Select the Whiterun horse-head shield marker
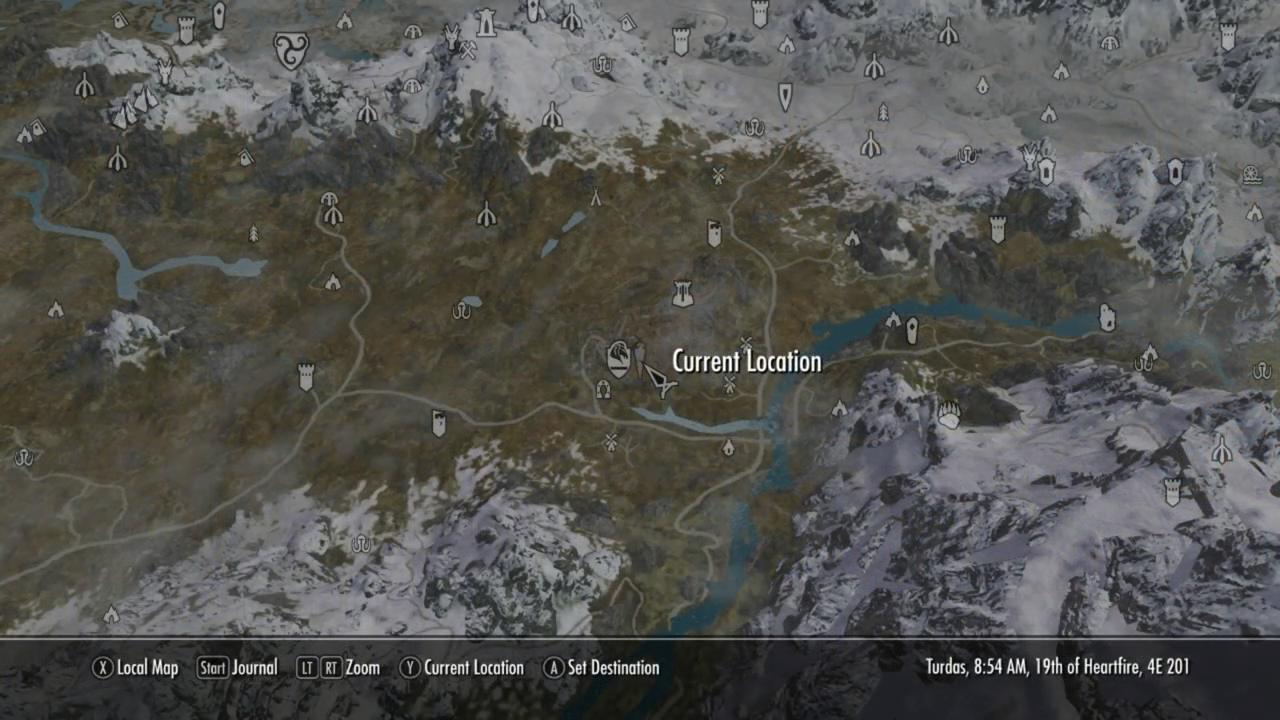This screenshot has height=720, width=1280. pos(619,358)
